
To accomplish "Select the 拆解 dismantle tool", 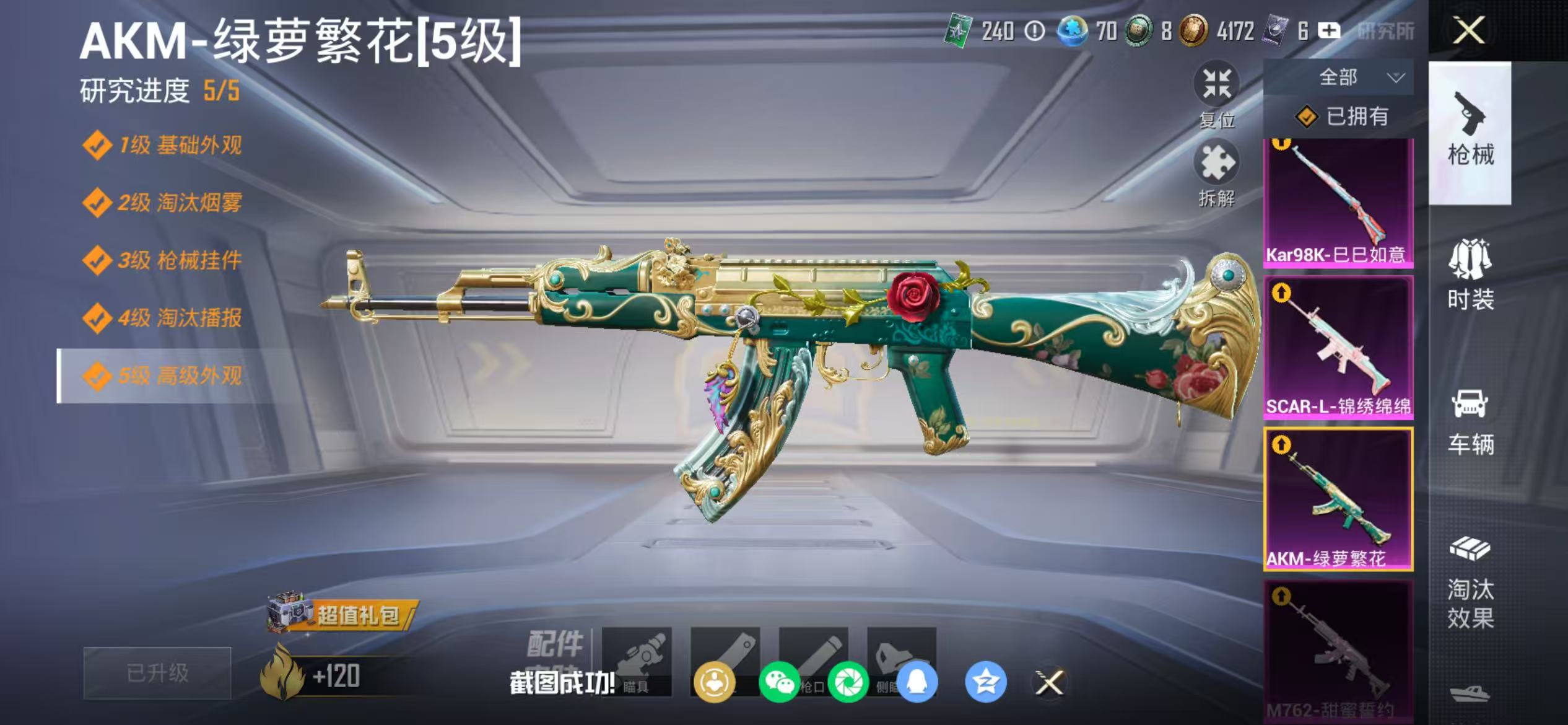I will [1217, 174].
